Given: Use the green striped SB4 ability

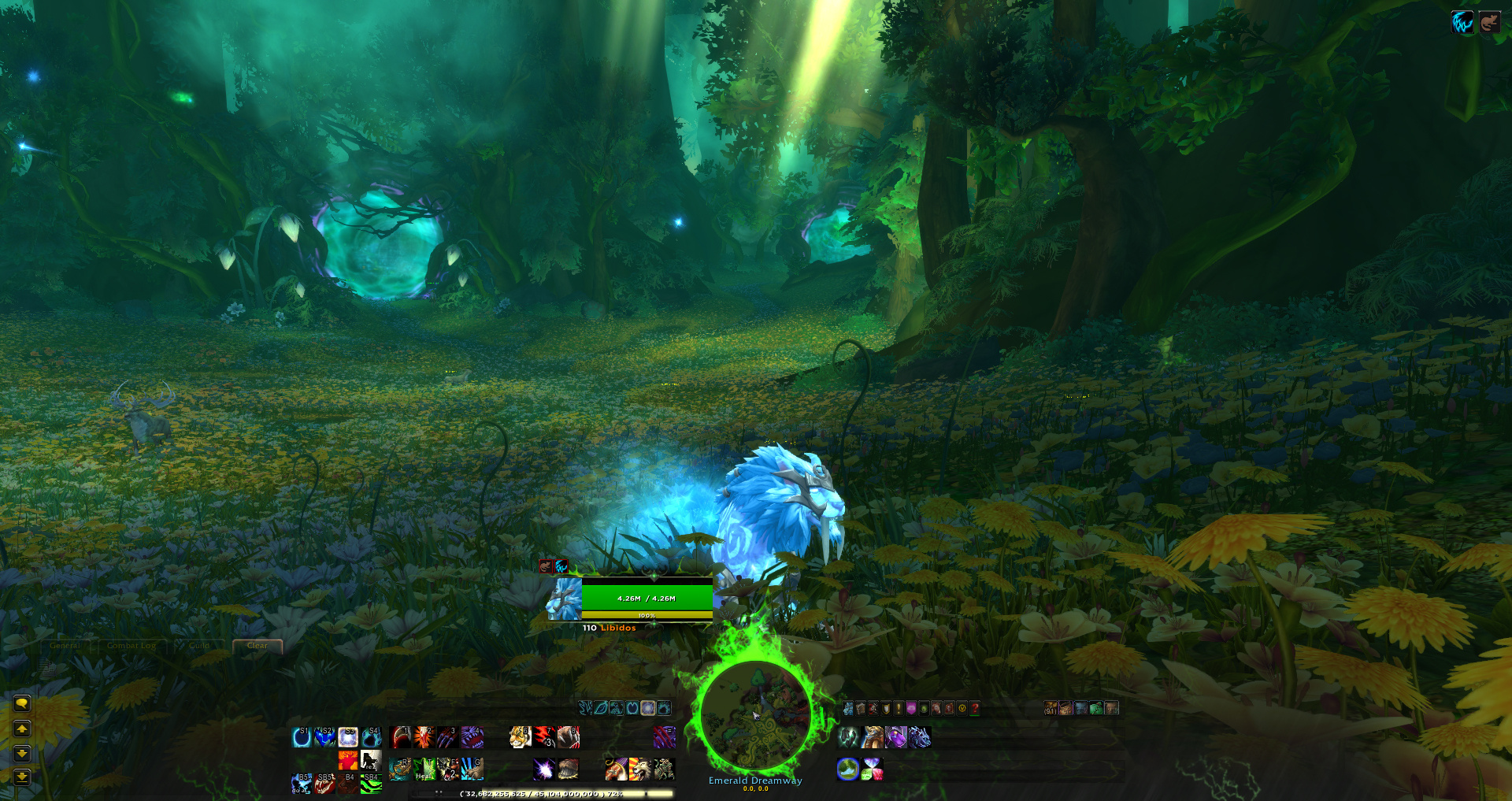Looking at the screenshot, I should pyautogui.click(x=371, y=783).
